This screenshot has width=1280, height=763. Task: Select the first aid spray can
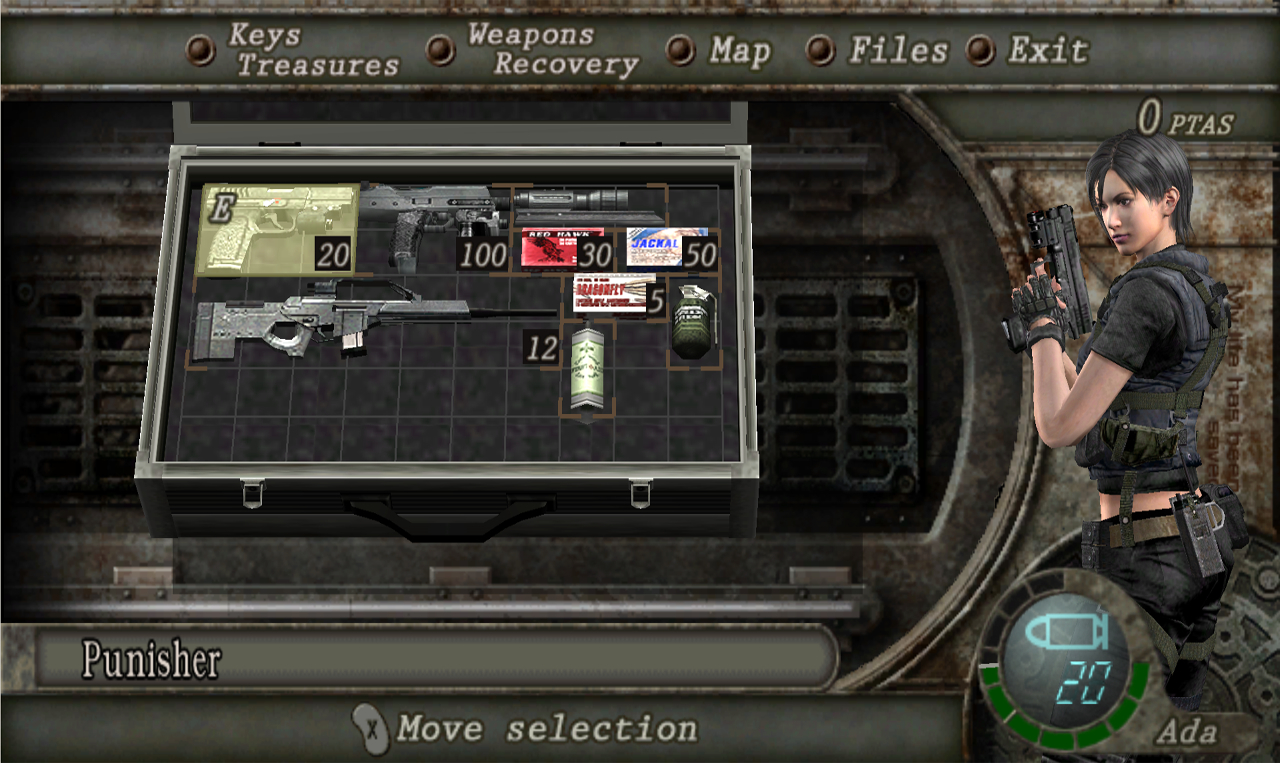coord(588,370)
